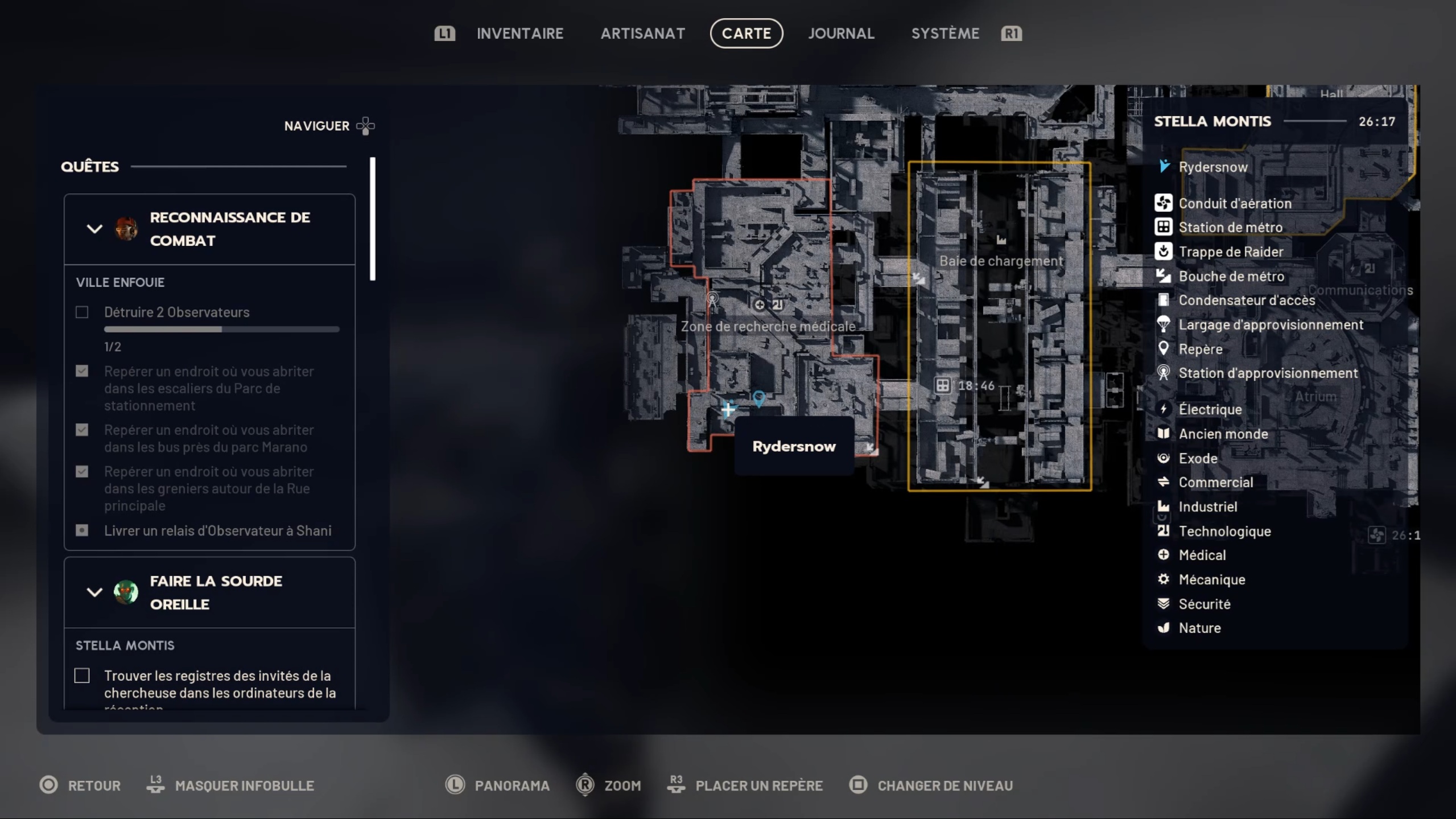Click the quest list scrollbar
This screenshot has height=819, width=1456.
373,219
